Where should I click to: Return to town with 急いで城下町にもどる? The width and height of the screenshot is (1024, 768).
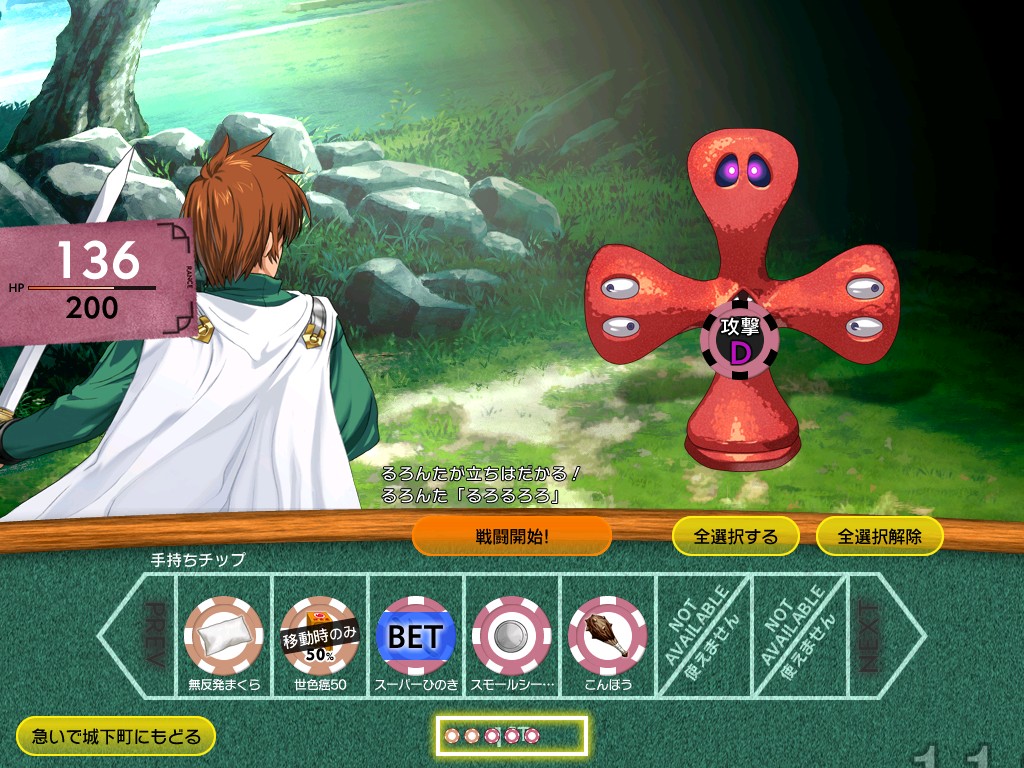[x=116, y=737]
